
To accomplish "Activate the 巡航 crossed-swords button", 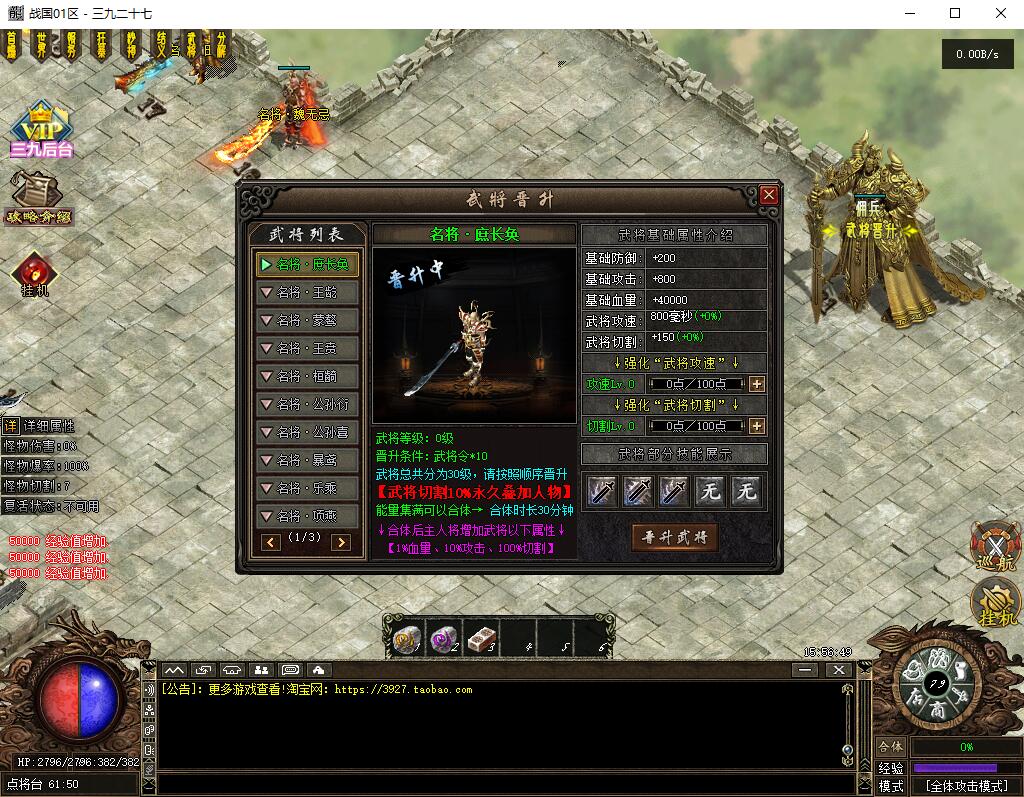I will tap(994, 547).
